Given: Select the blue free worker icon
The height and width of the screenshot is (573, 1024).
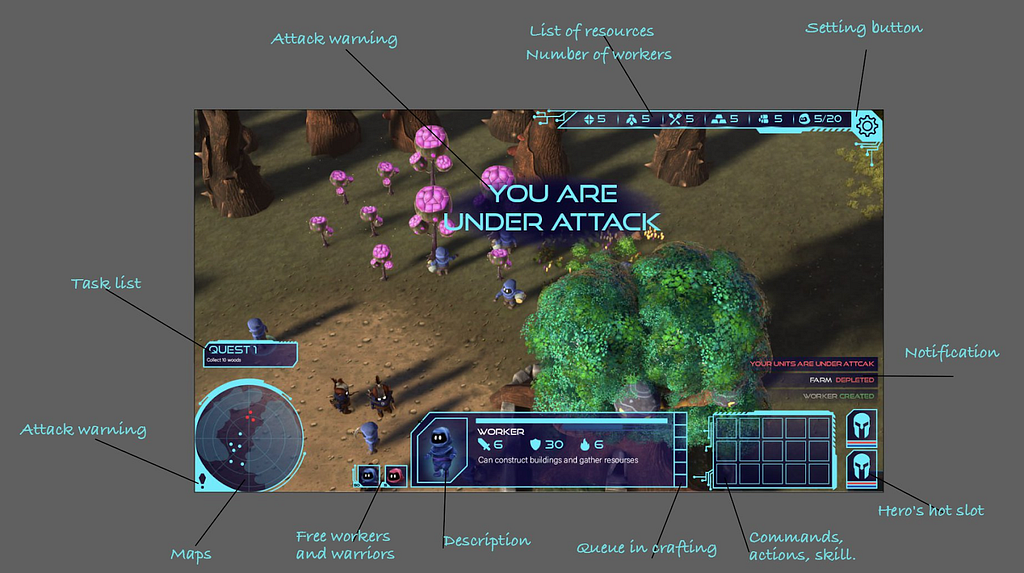Looking at the screenshot, I should 368,476.
